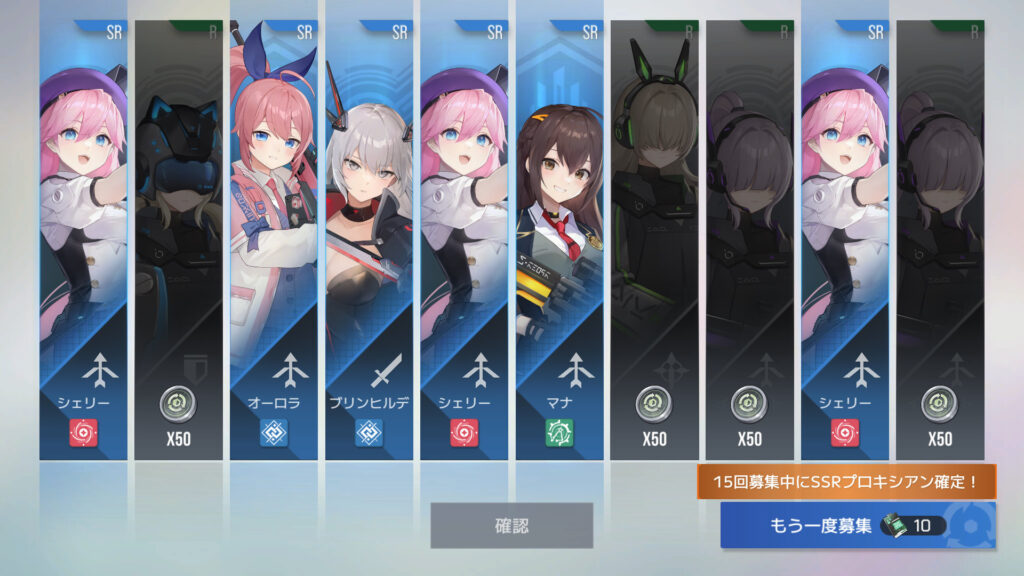Choose the マナ character card

click(559, 240)
